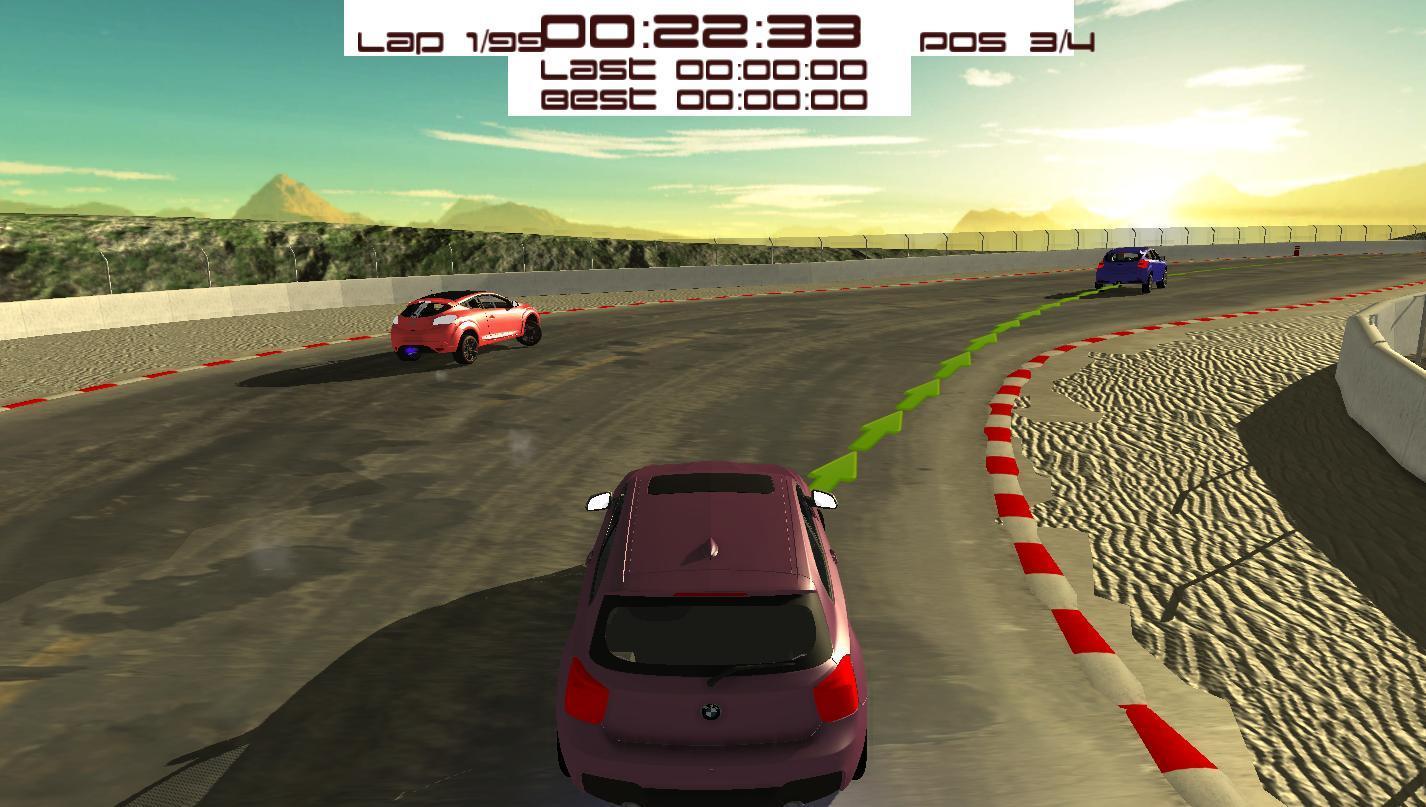Click the red rival car ahead
1426x807 pixels.
click(x=465, y=325)
